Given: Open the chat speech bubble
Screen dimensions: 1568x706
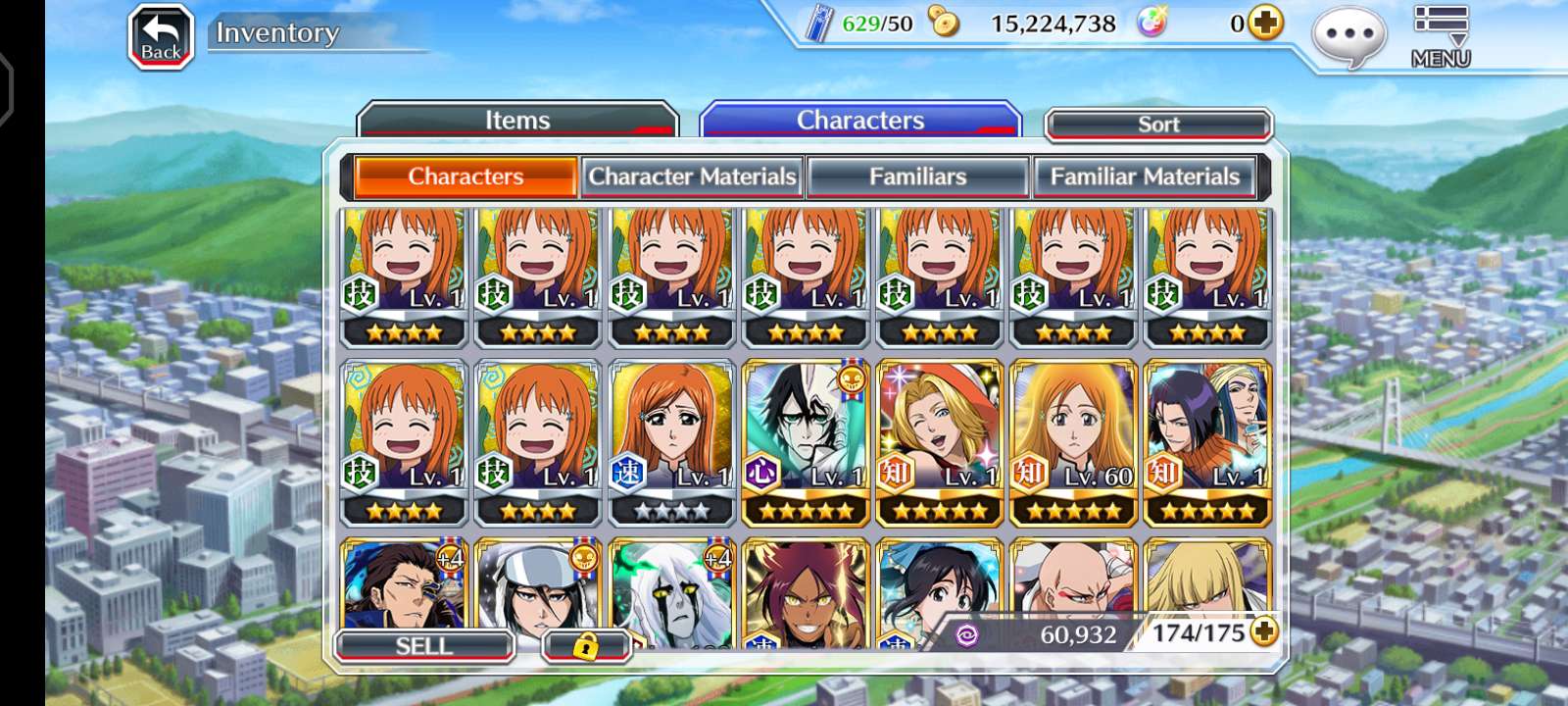Looking at the screenshot, I should (1348, 37).
